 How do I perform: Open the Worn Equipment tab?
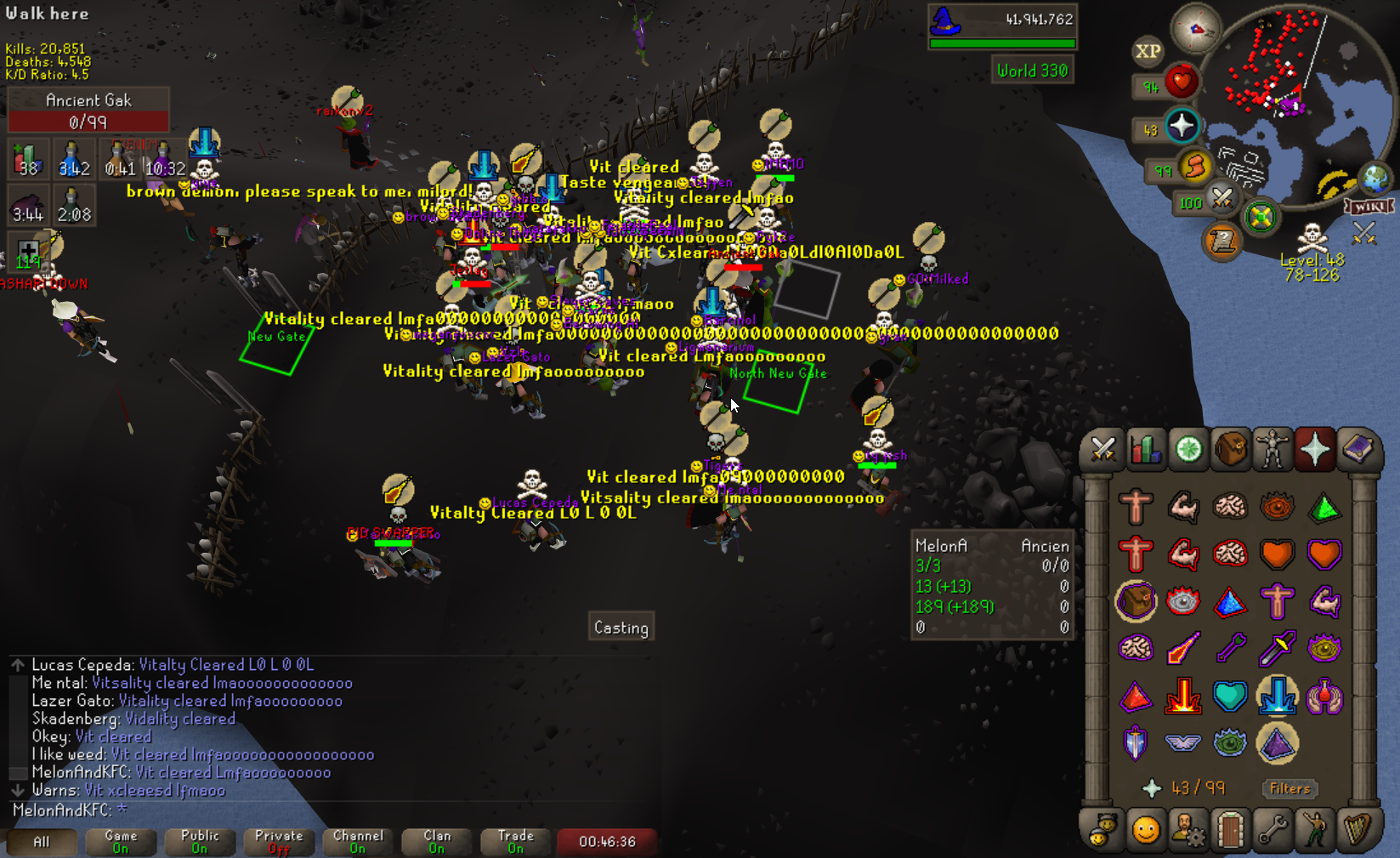tap(1272, 450)
